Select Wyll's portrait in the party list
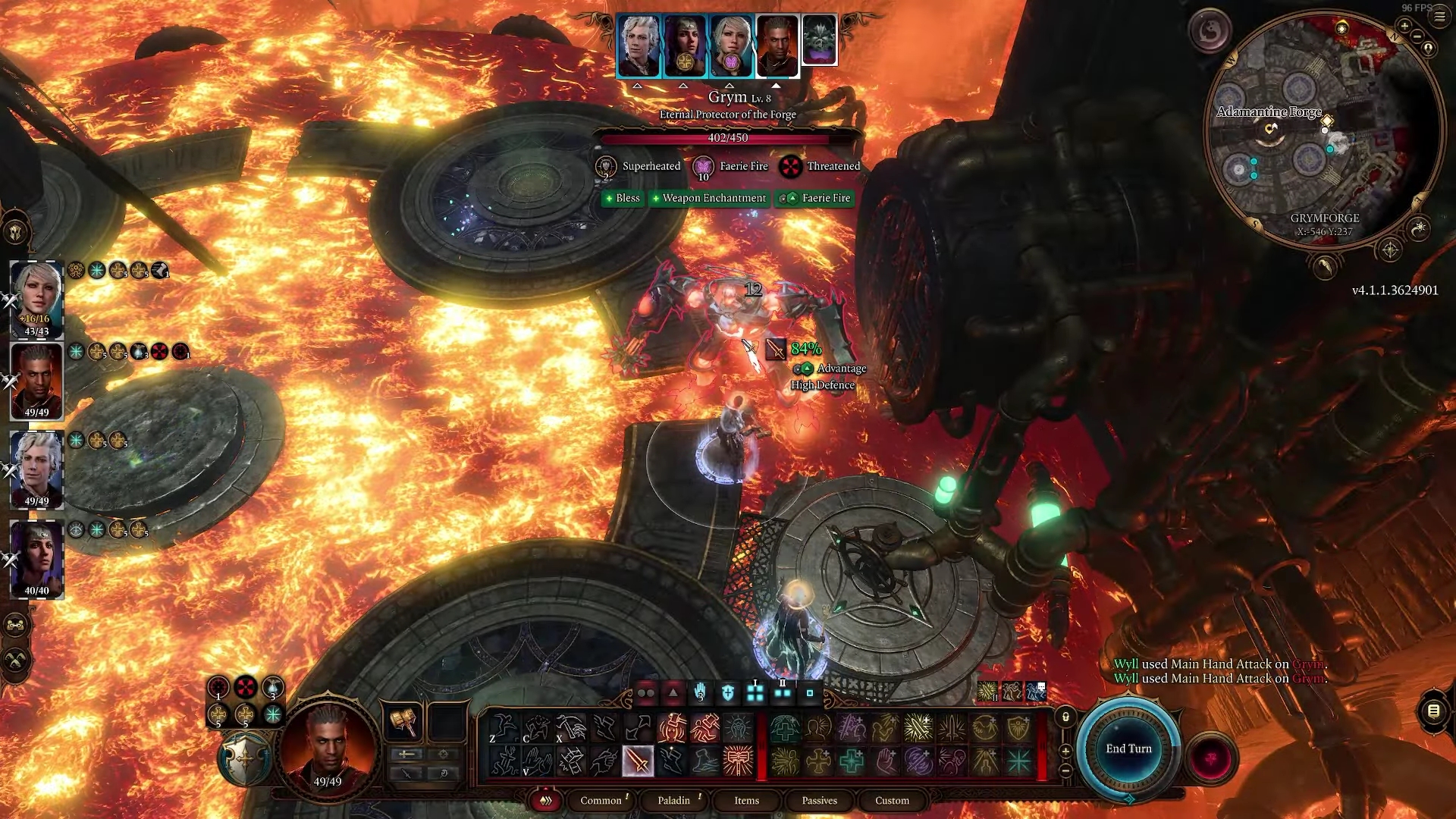The width and height of the screenshot is (1456, 819). point(36,379)
